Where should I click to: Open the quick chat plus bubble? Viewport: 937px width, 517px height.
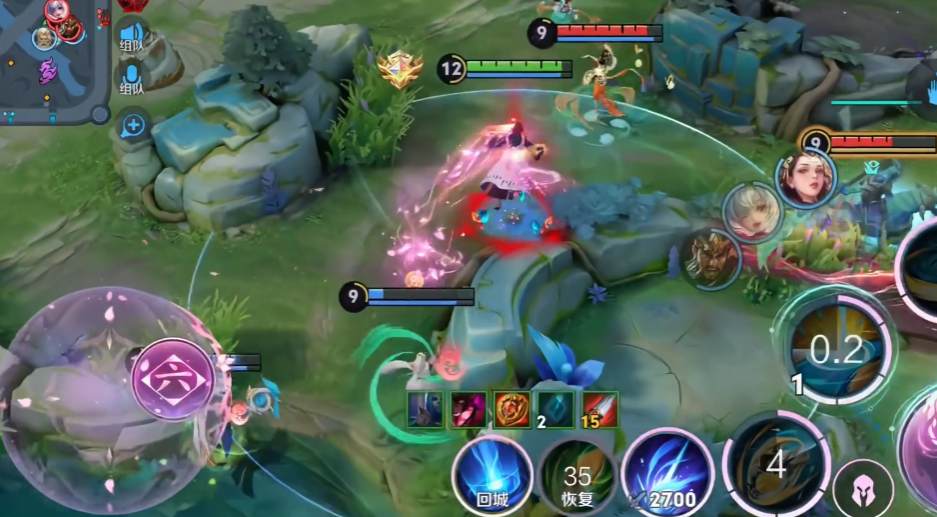(x=132, y=126)
